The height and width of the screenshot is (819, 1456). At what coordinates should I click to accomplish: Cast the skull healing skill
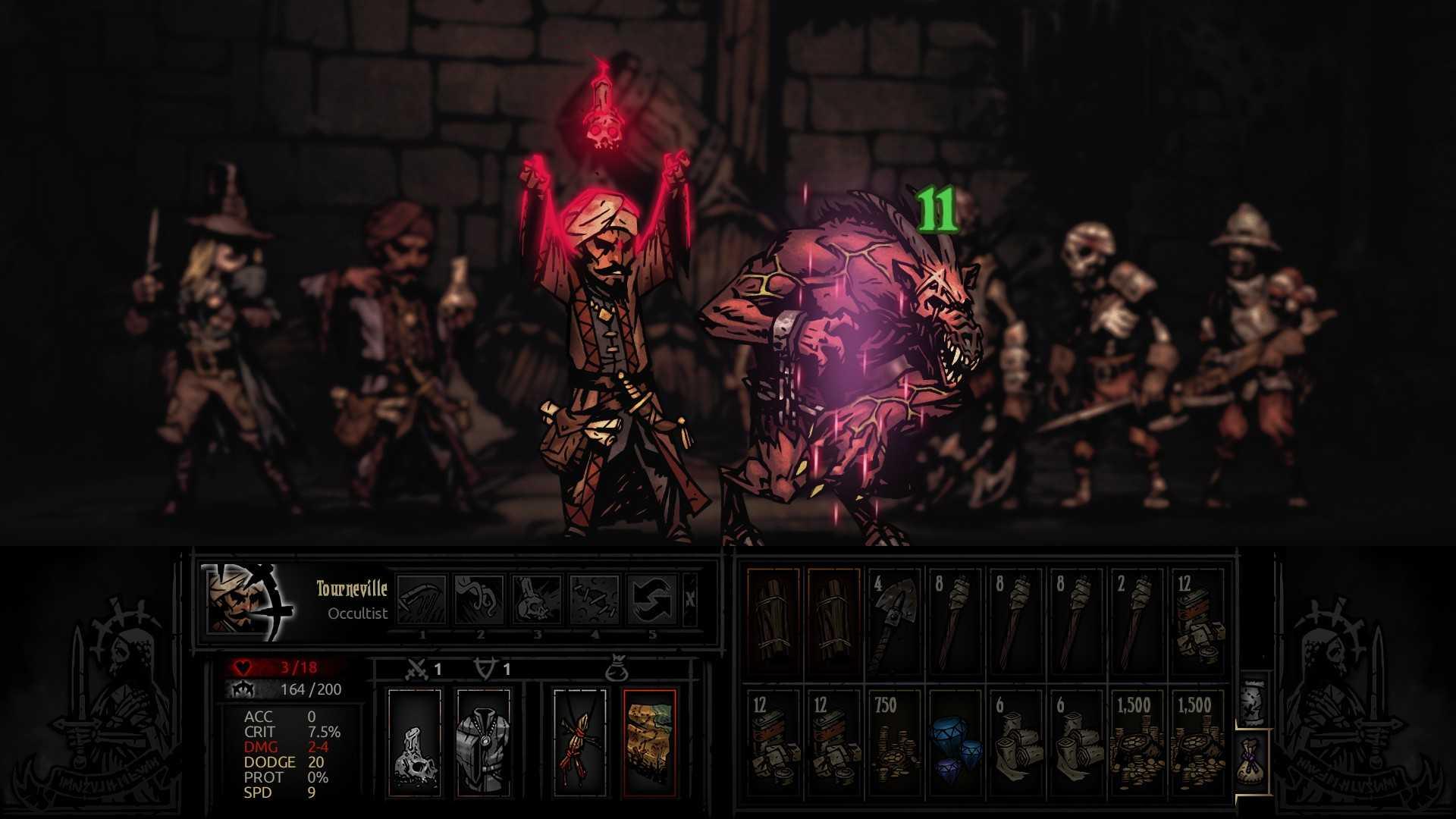coord(537,599)
